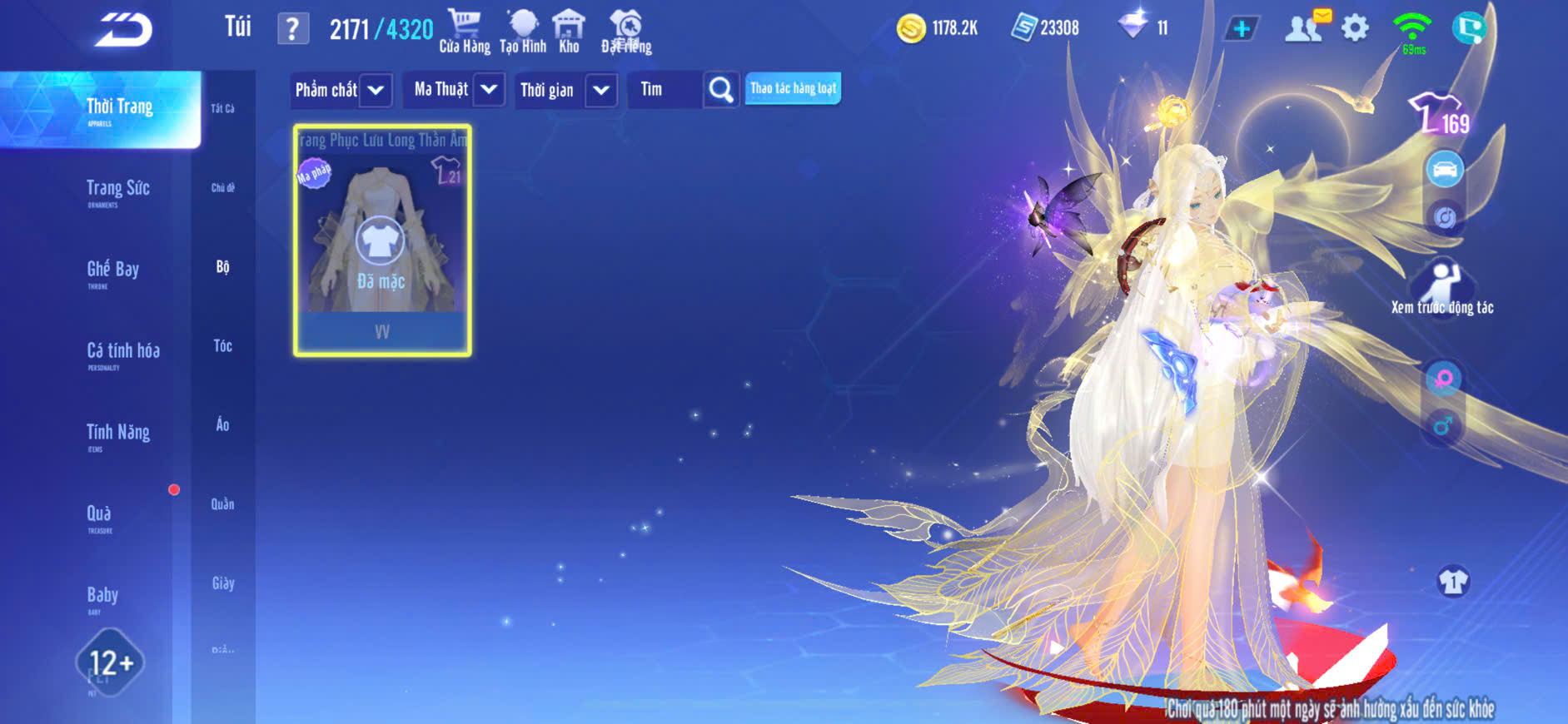This screenshot has width=1568, height=724.
Task: Open the Kho storage
Action: [x=569, y=32]
